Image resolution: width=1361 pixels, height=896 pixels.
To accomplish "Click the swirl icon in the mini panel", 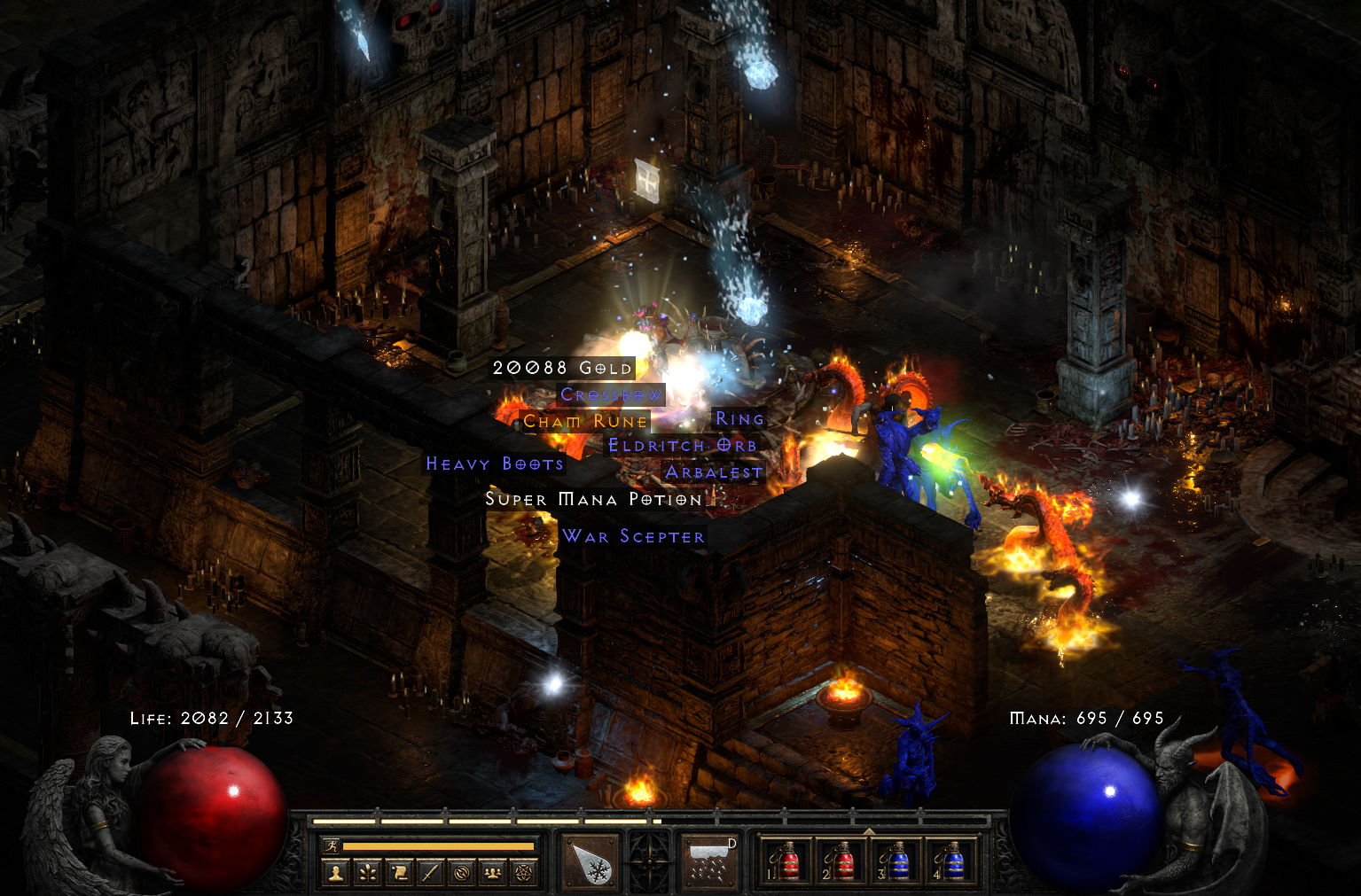I will 461,874.
